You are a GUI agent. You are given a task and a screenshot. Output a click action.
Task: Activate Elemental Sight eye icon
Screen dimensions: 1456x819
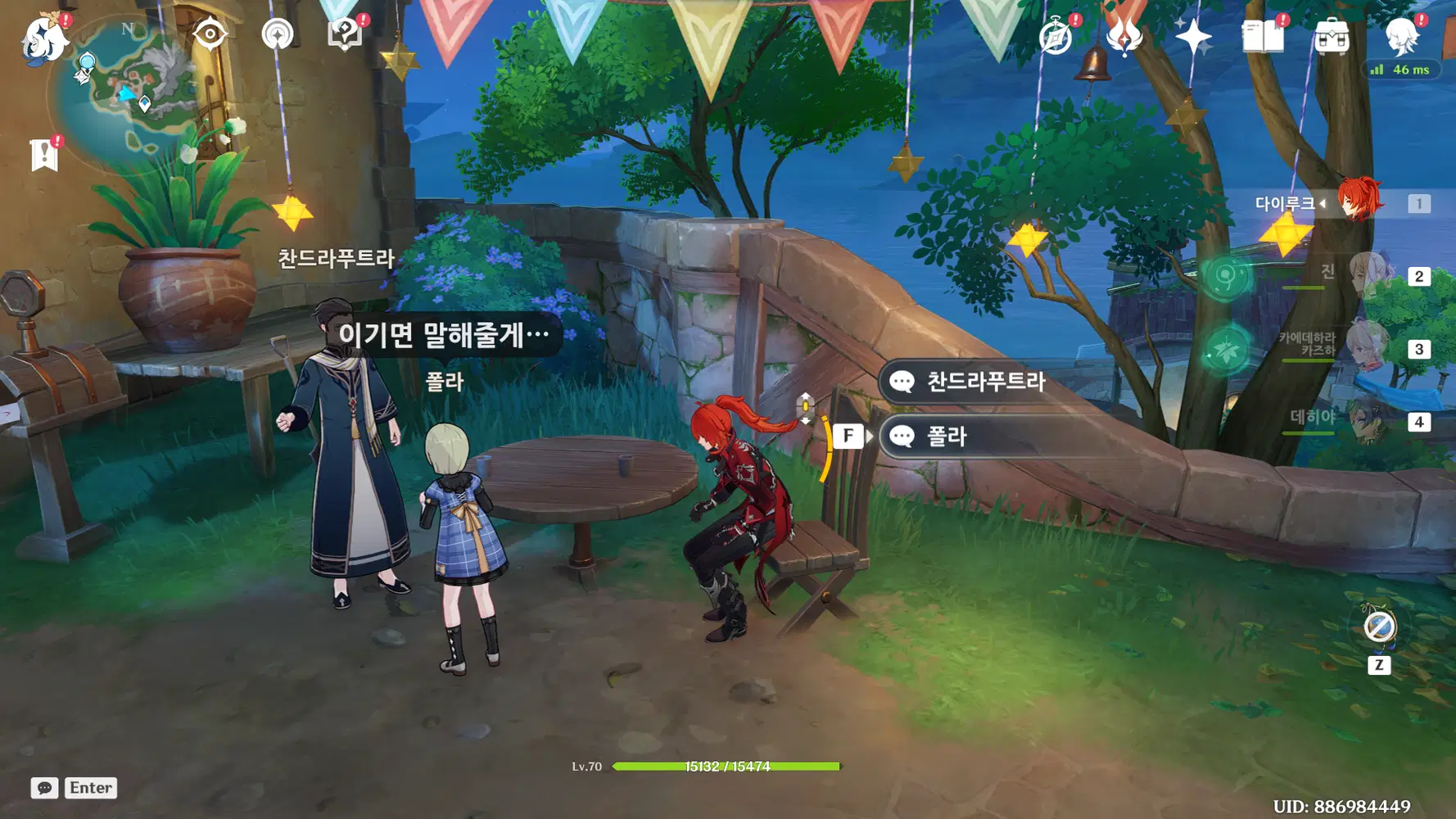point(211,33)
